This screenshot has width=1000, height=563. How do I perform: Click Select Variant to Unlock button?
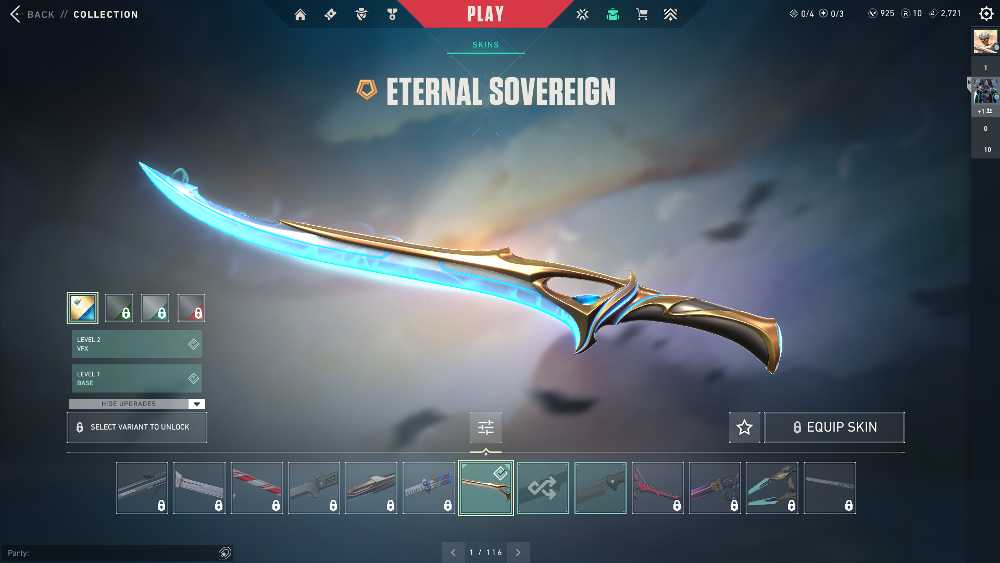136,427
